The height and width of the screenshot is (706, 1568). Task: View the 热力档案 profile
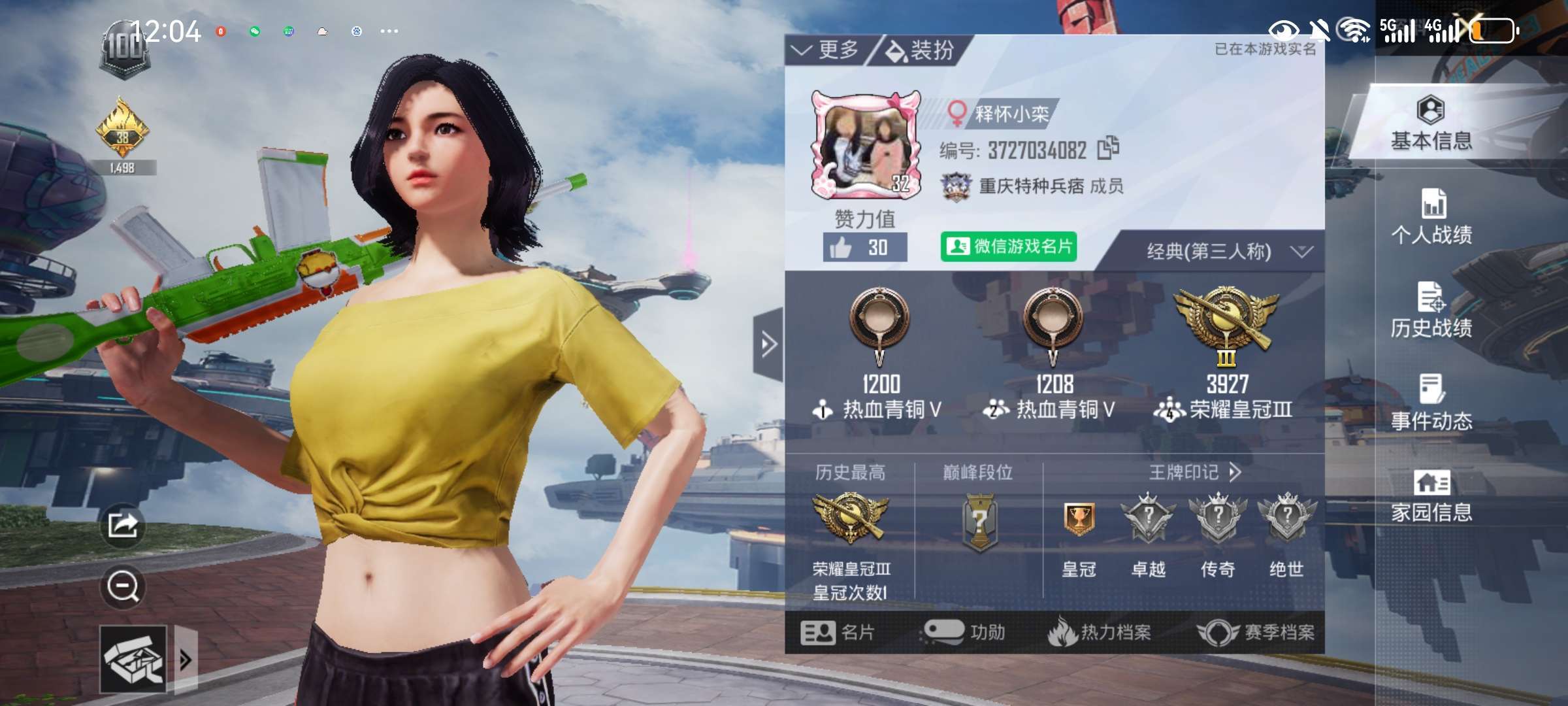[x=1100, y=632]
